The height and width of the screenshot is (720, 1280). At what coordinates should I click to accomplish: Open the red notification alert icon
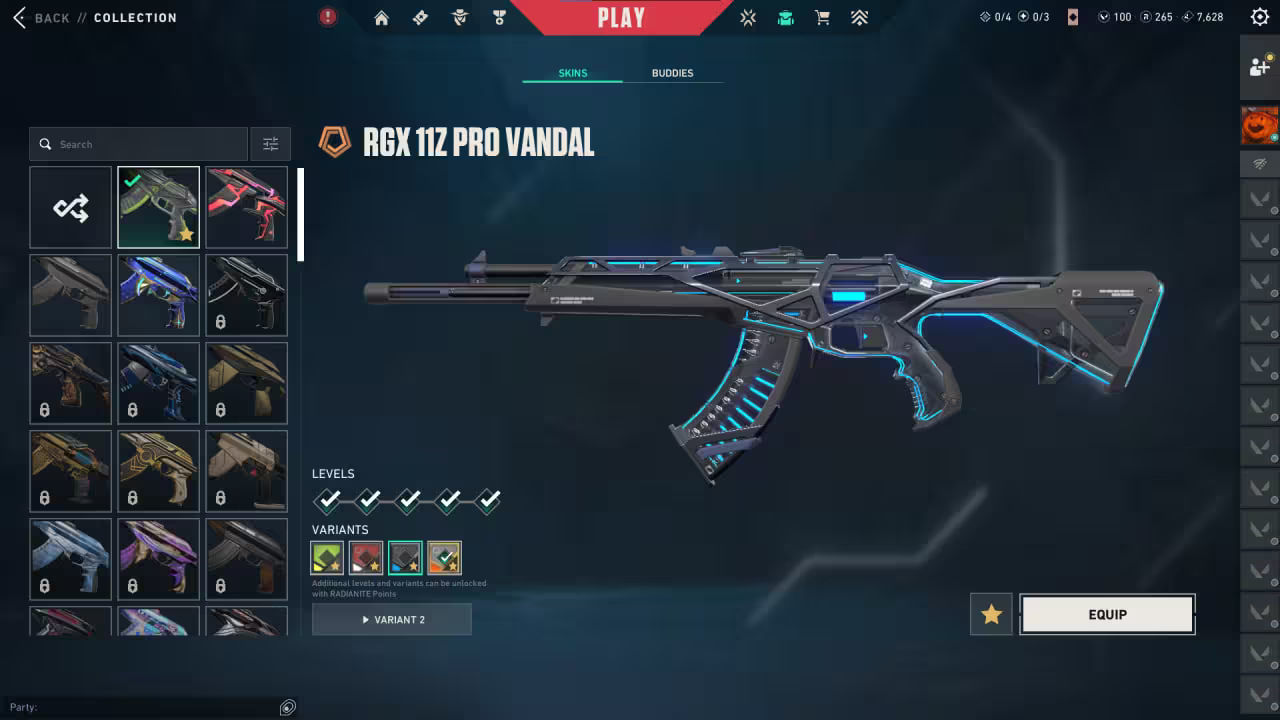pyautogui.click(x=327, y=17)
